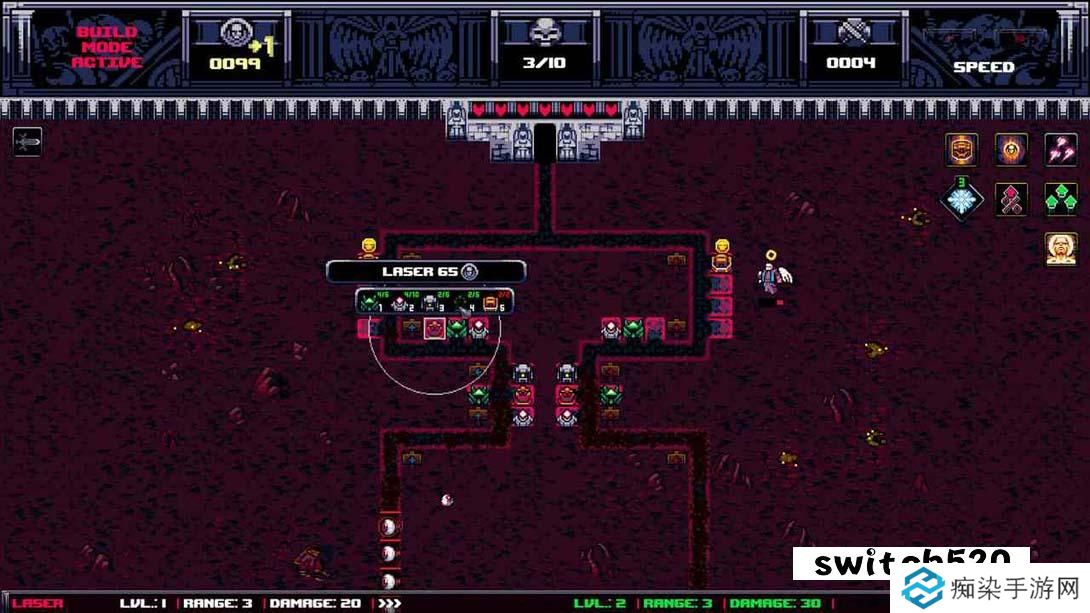Choose the orange tower in build slot 5

tap(492, 301)
